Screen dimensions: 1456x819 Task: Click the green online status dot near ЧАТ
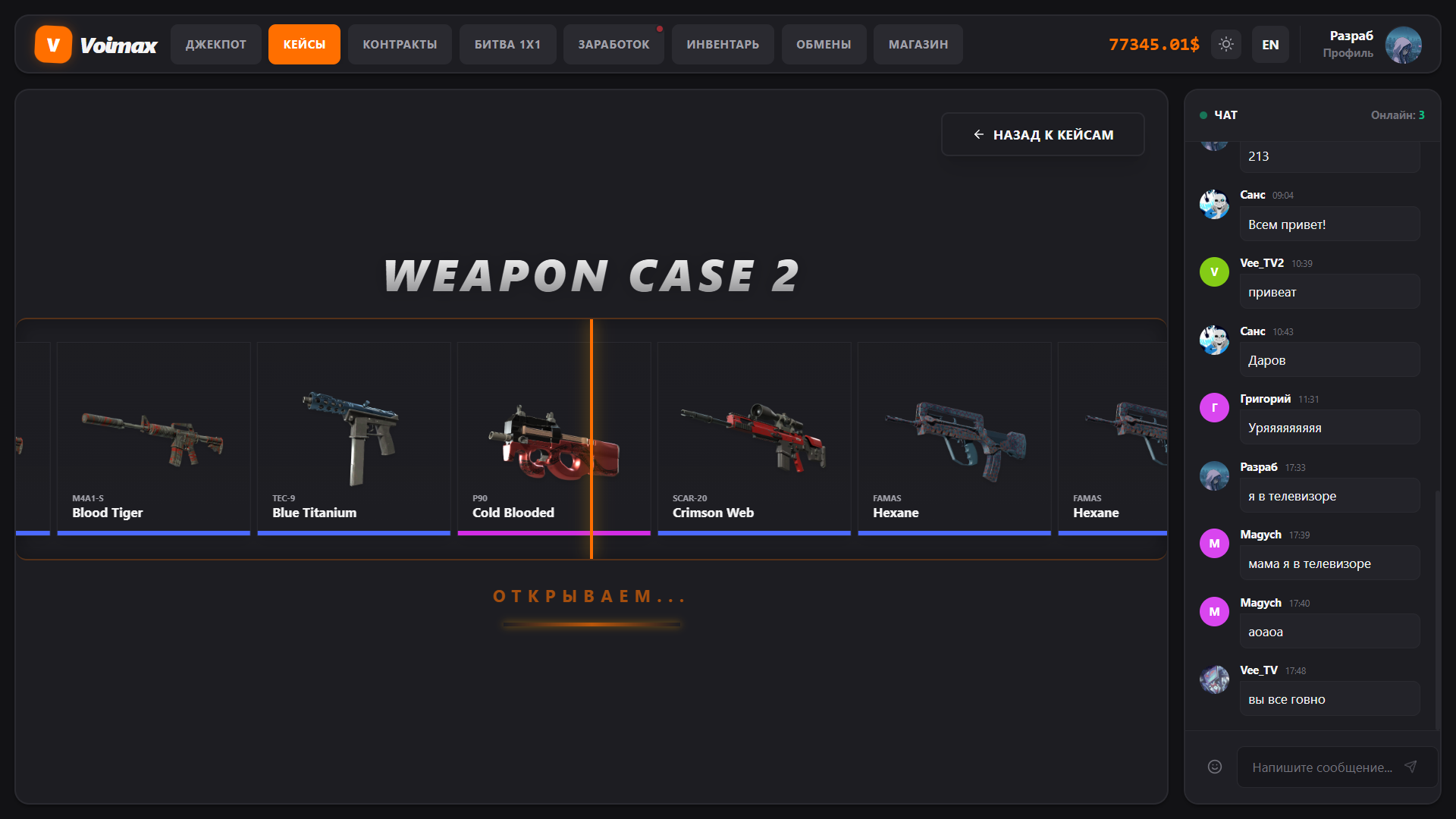point(1202,115)
